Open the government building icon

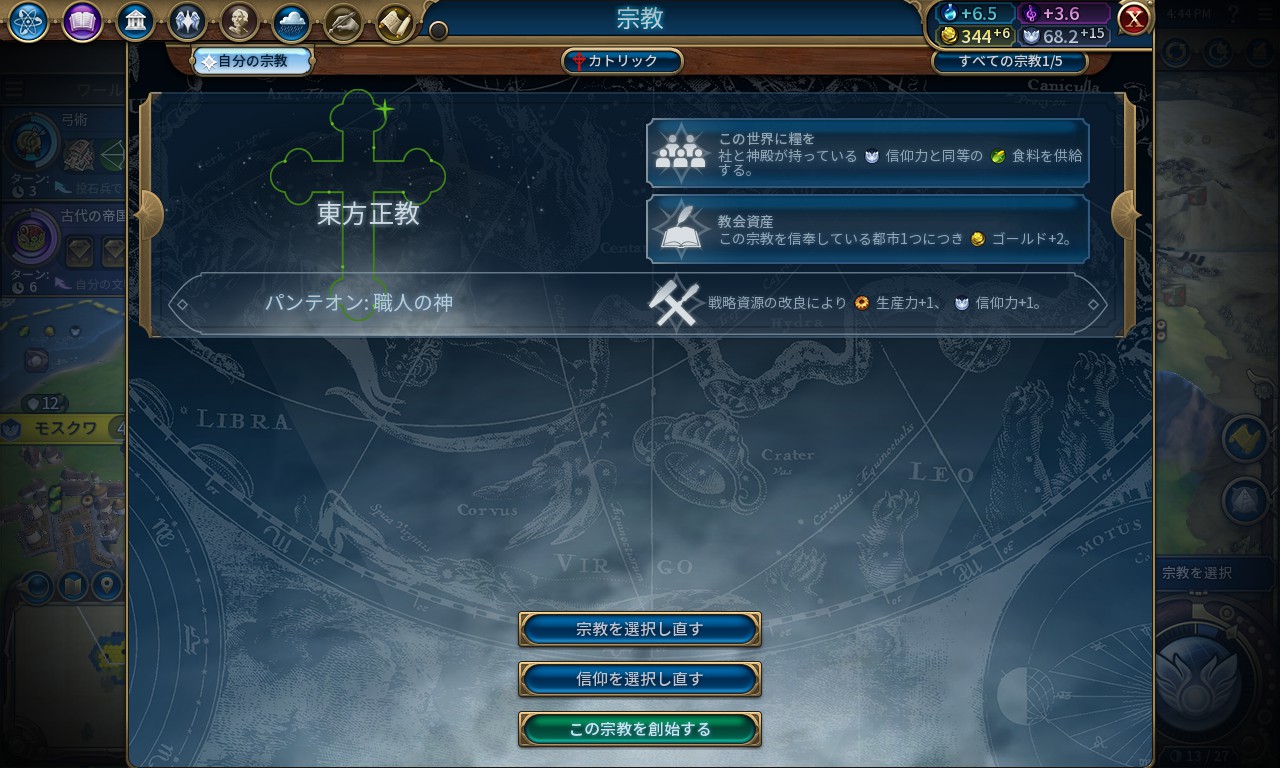click(x=135, y=22)
